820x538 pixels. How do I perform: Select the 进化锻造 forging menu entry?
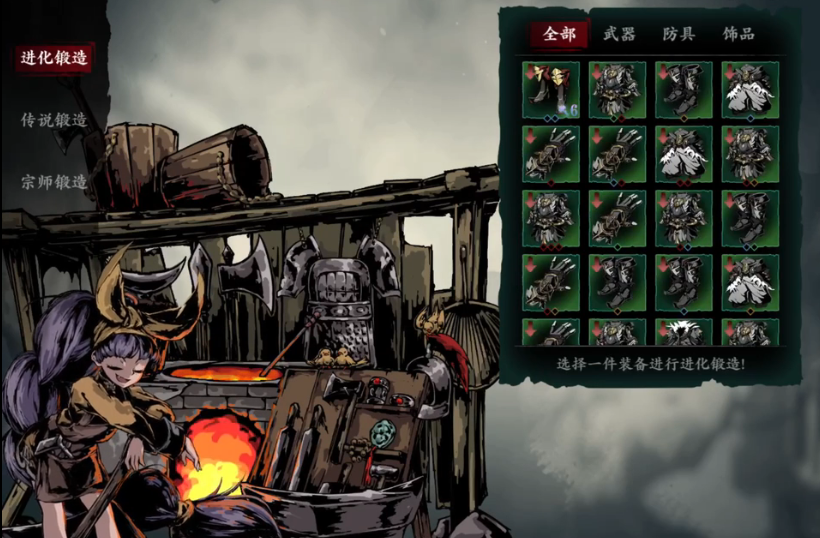tap(55, 57)
